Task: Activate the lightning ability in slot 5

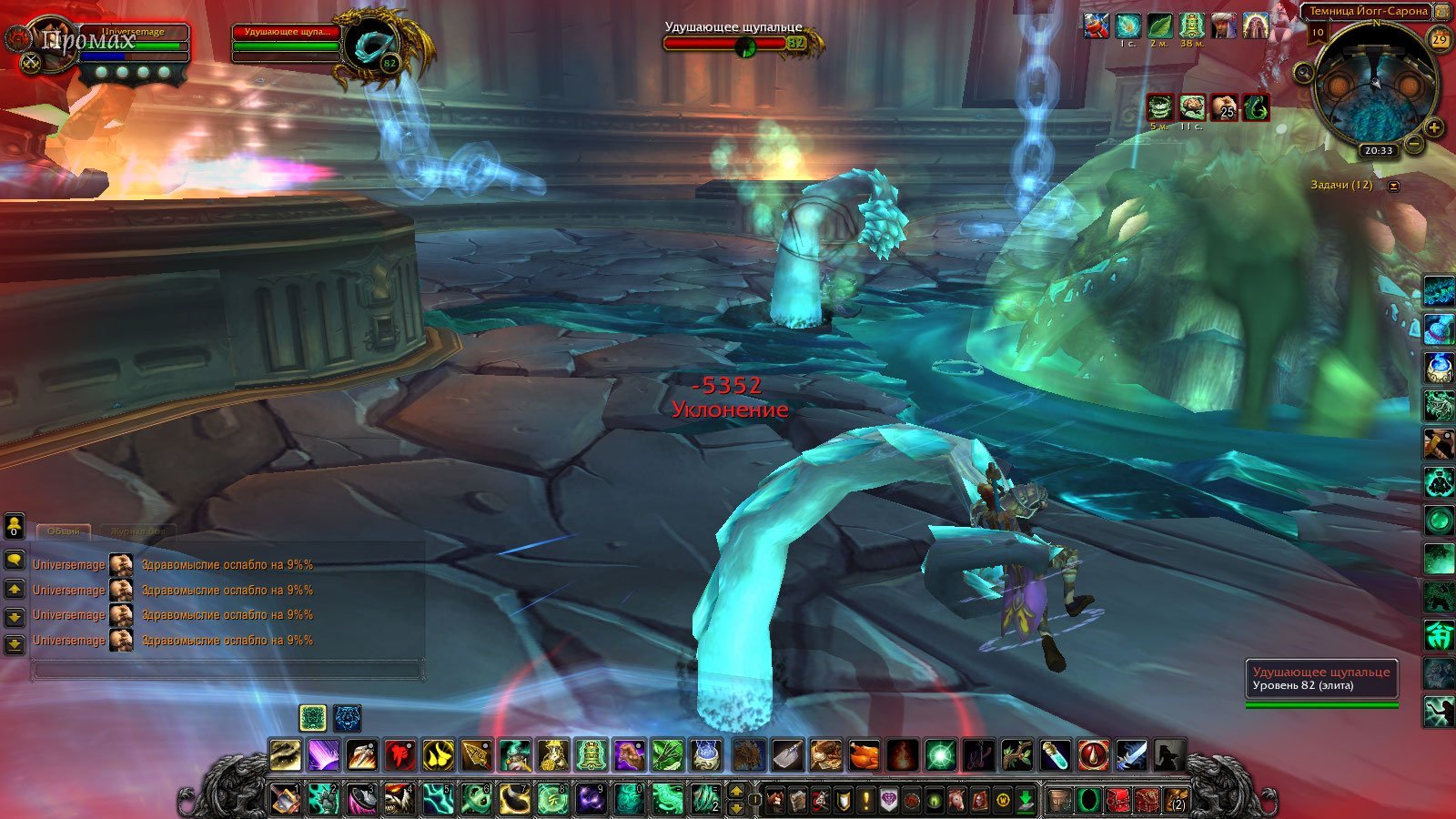Action: point(438,800)
